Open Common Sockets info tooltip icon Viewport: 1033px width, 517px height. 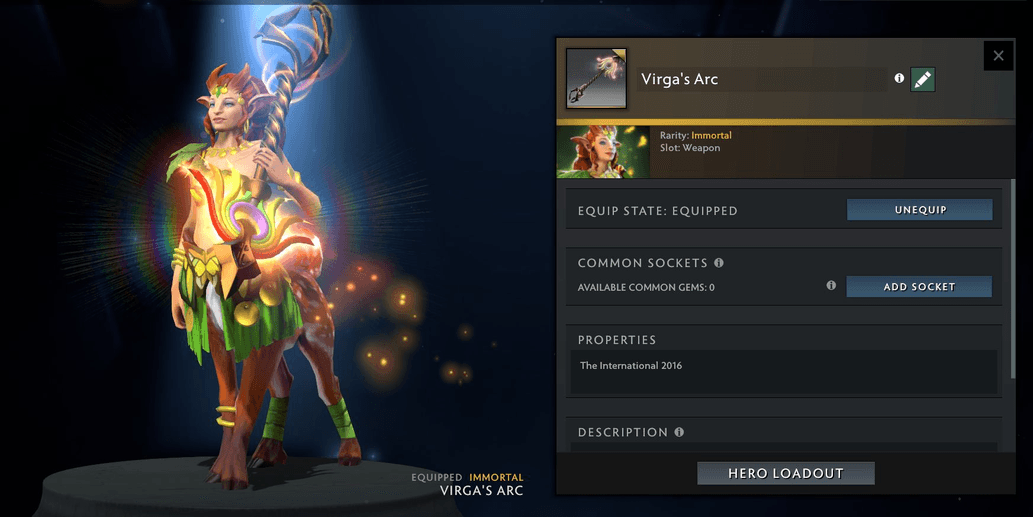pyautogui.click(x=719, y=263)
